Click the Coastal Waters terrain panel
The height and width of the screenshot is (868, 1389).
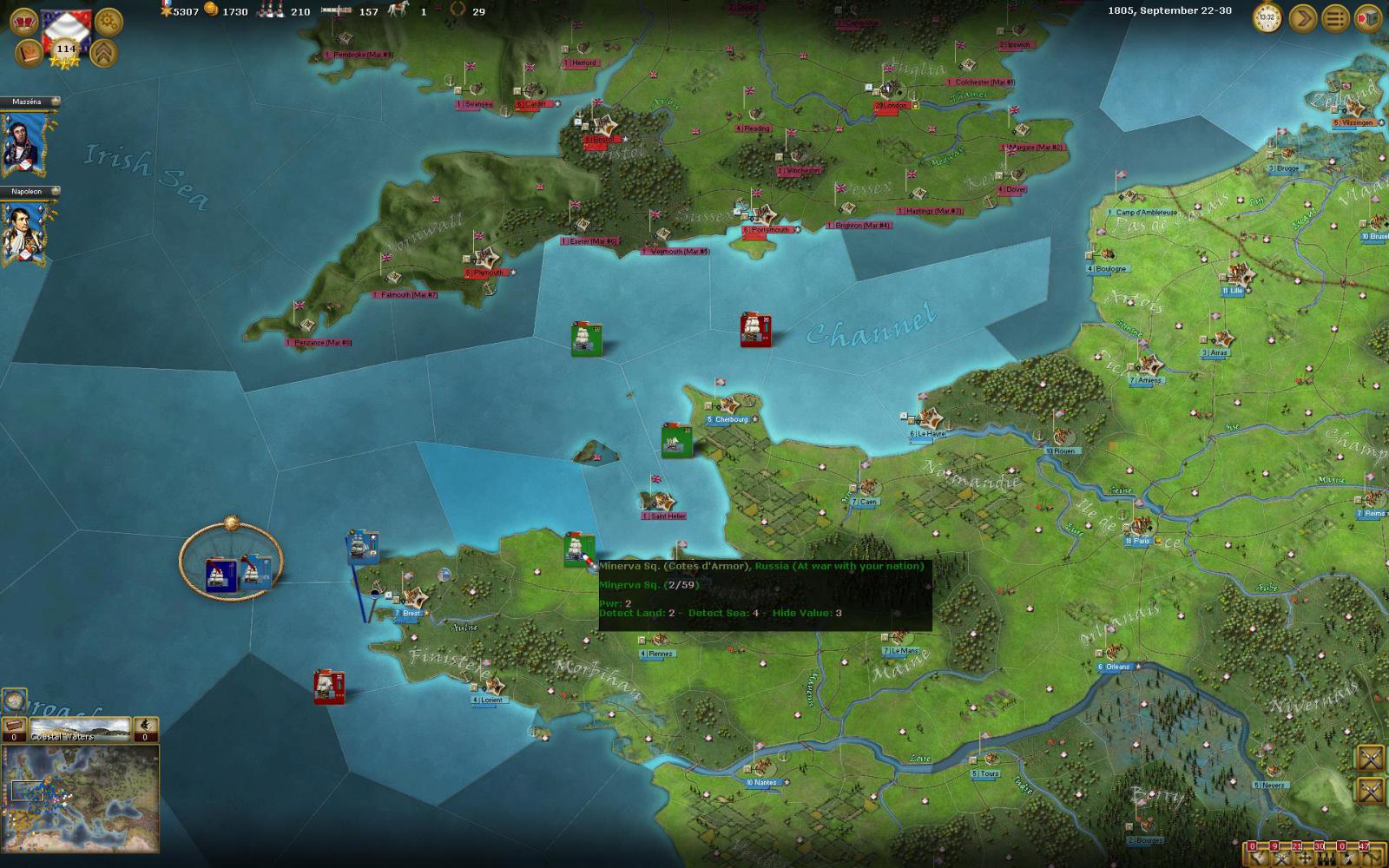click(80, 729)
